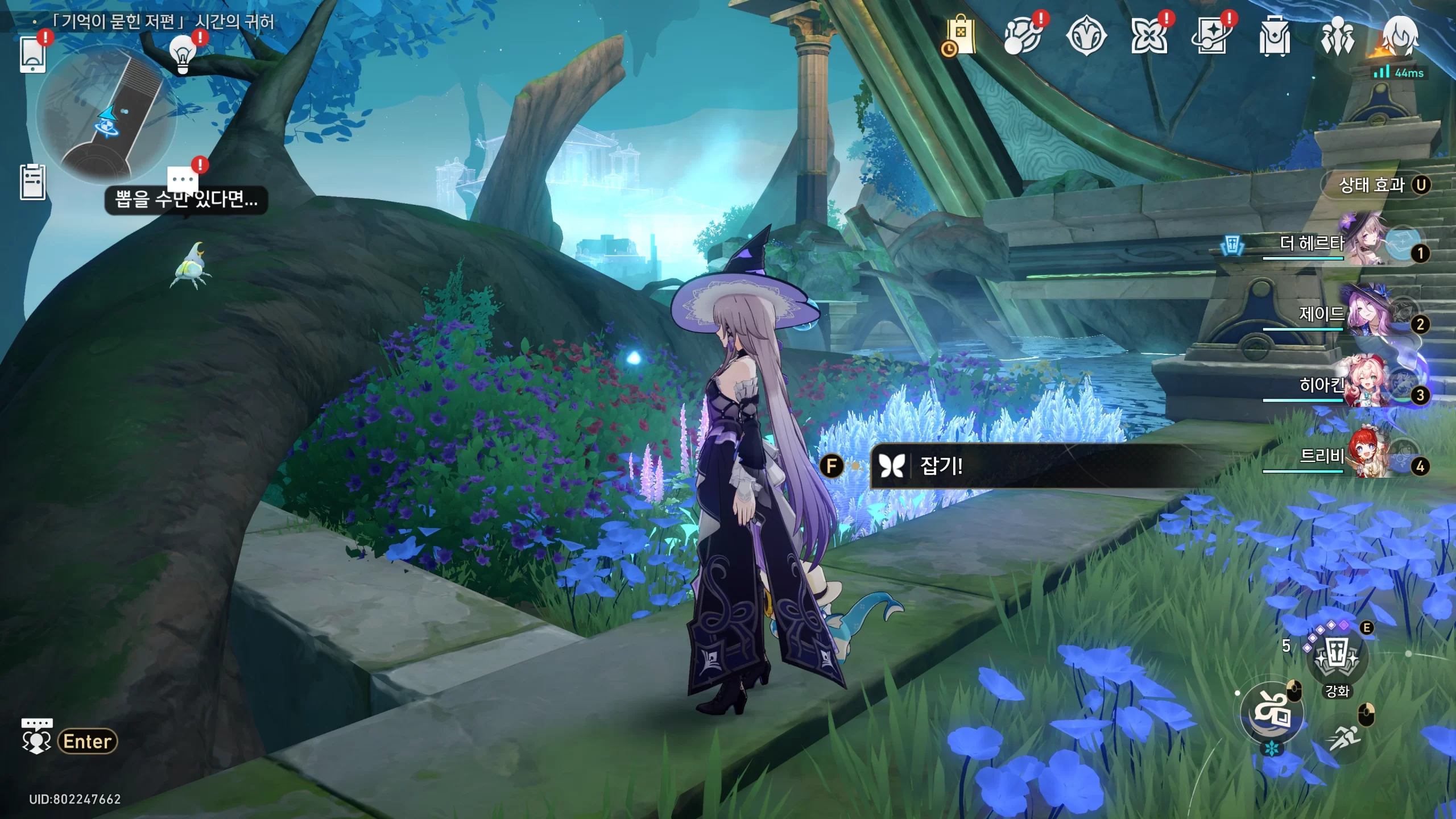This screenshot has width=1456, height=819.
Task: Show the 상태 효과 status effects
Action: tap(1376, 185)
